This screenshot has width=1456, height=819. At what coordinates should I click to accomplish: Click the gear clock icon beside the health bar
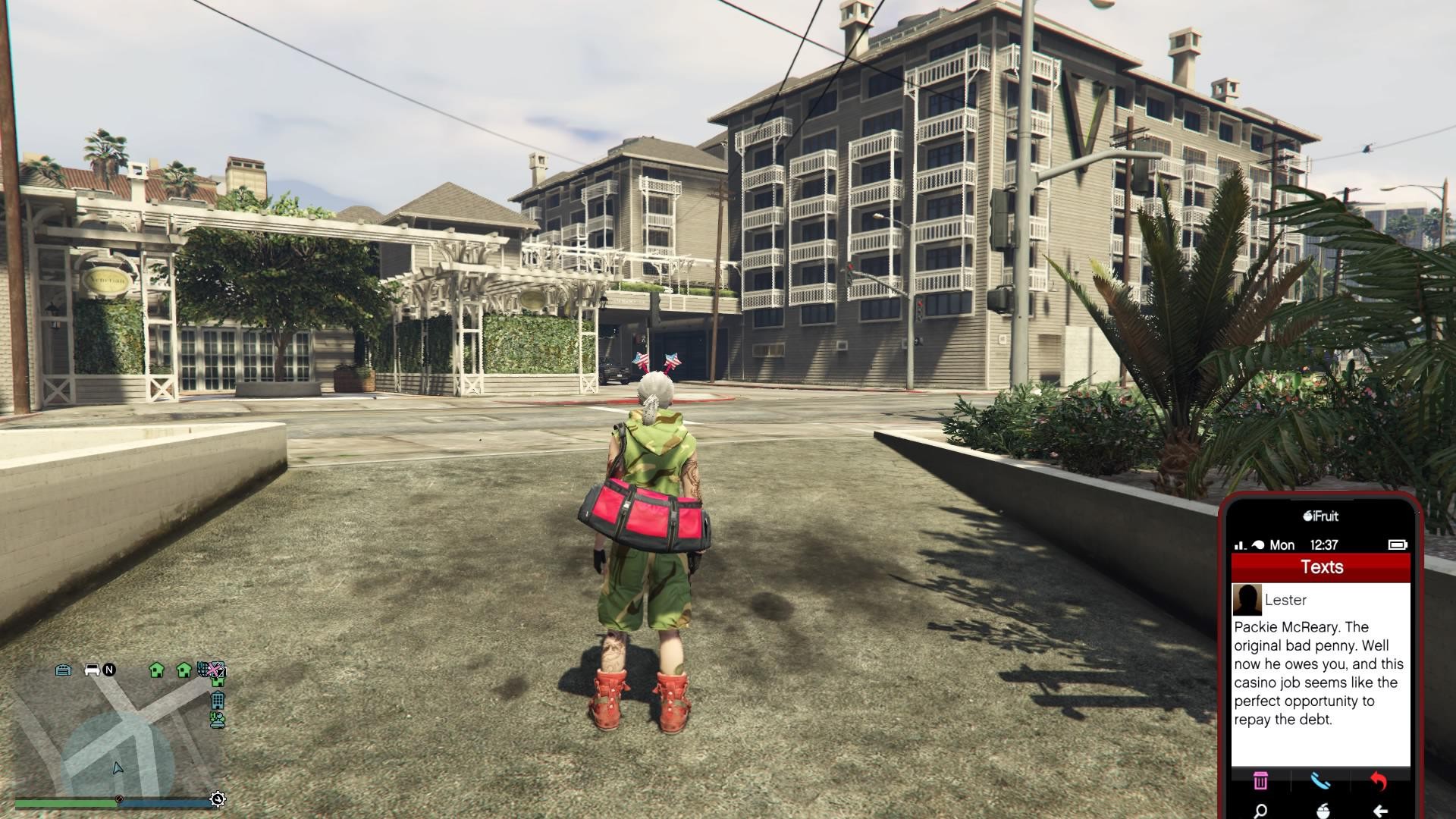click(x=217, y=798)
